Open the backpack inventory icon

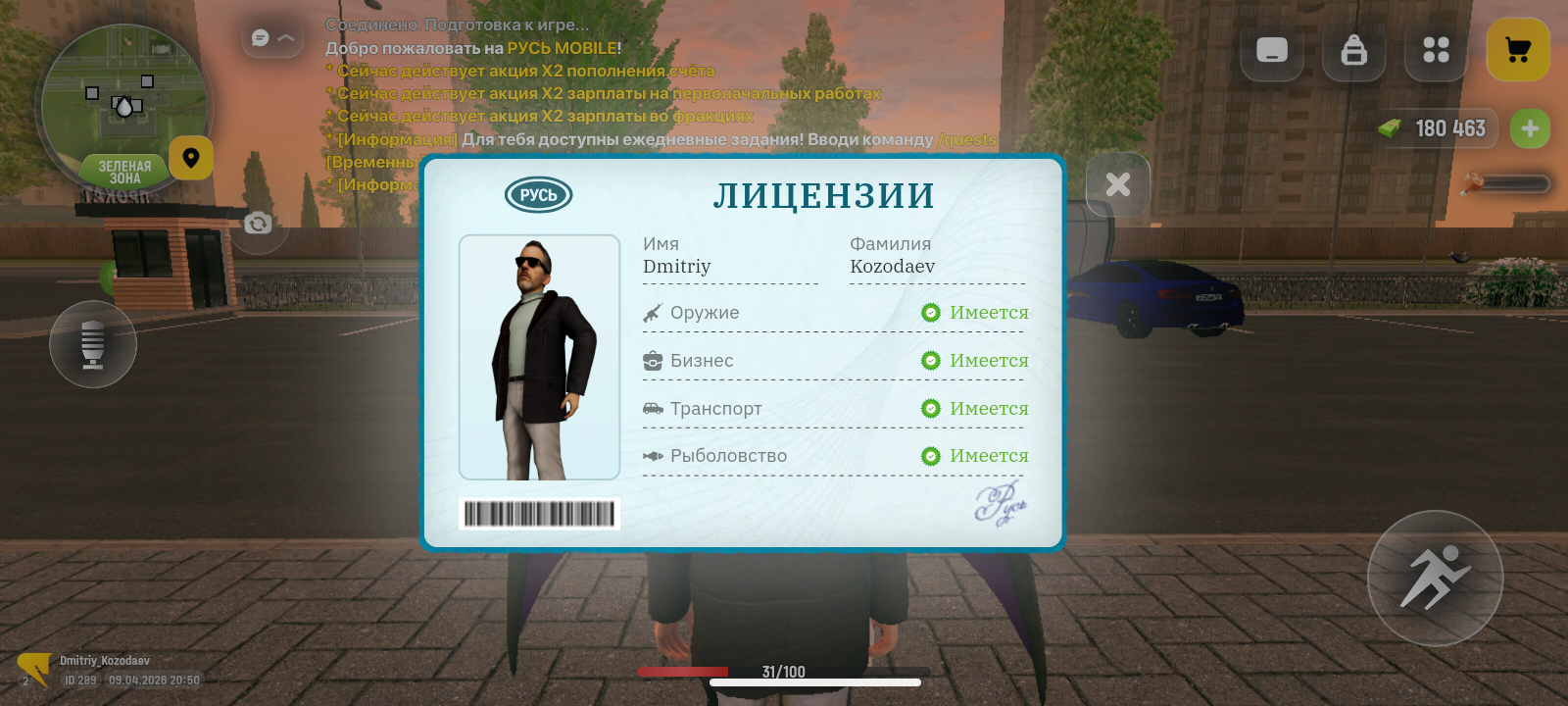[x=1353, y=51]
